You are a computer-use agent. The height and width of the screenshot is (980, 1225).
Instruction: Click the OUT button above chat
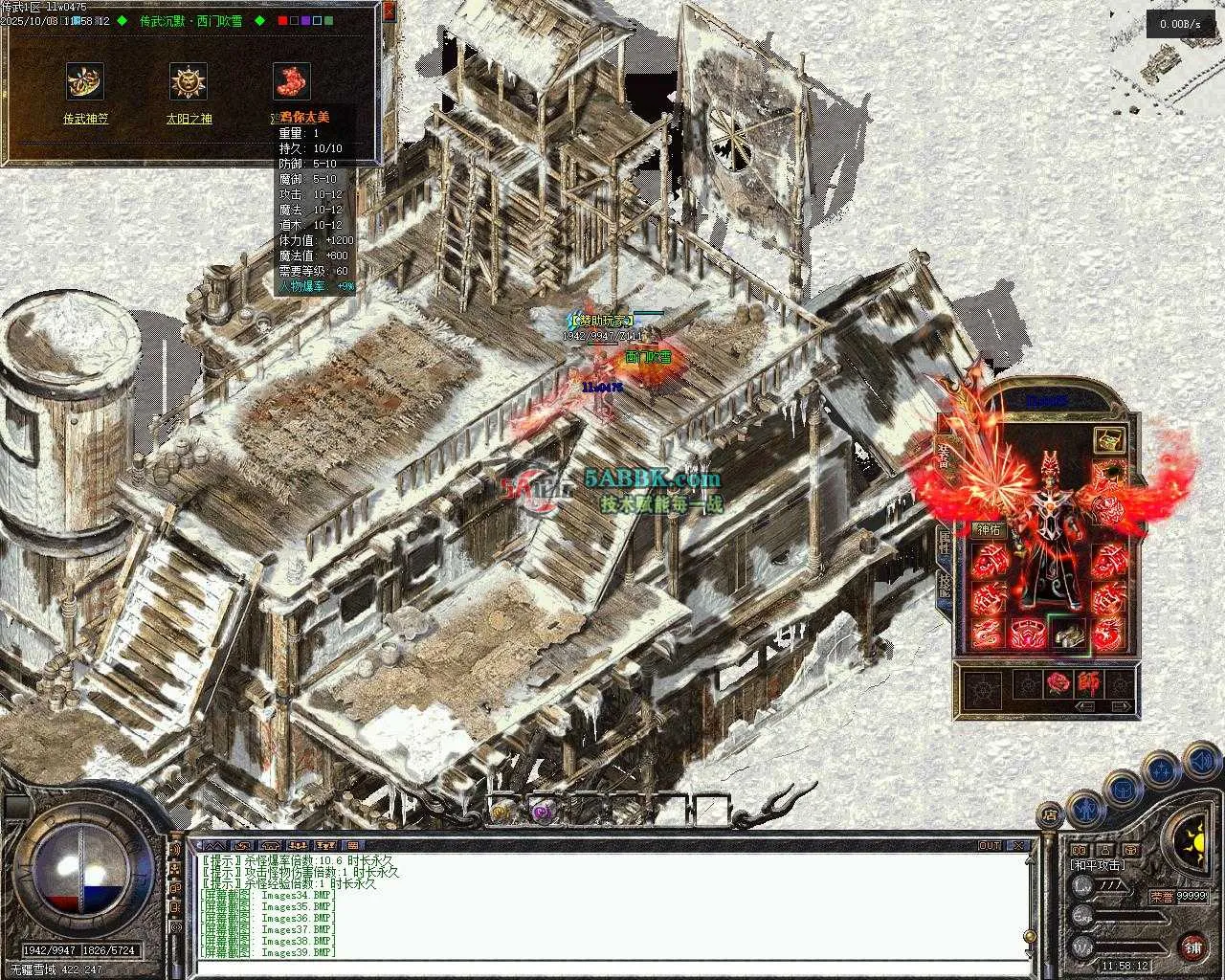pyautogui.click(x=989, y=846)
